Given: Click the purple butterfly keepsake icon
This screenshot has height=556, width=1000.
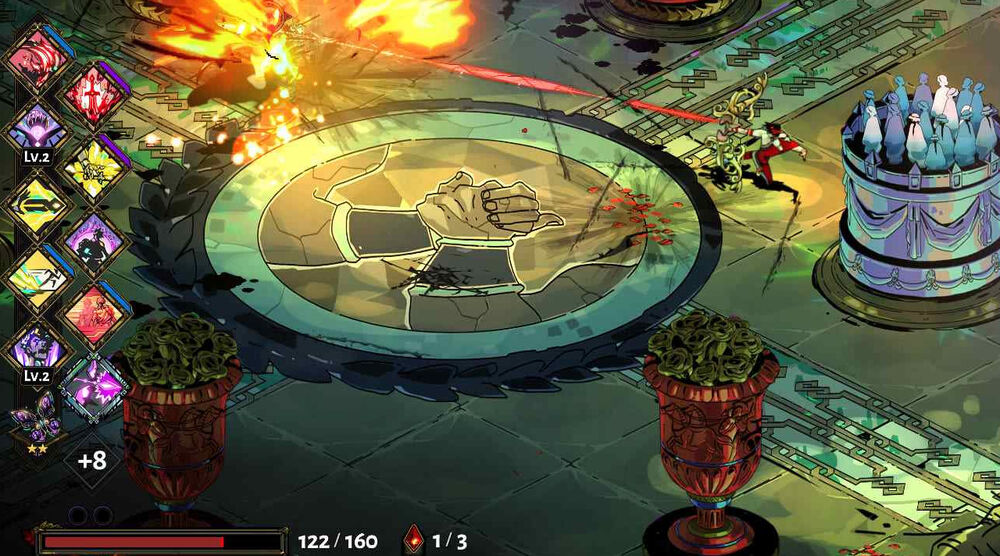Looking at the screenshot, I should [x=37, y=420].
